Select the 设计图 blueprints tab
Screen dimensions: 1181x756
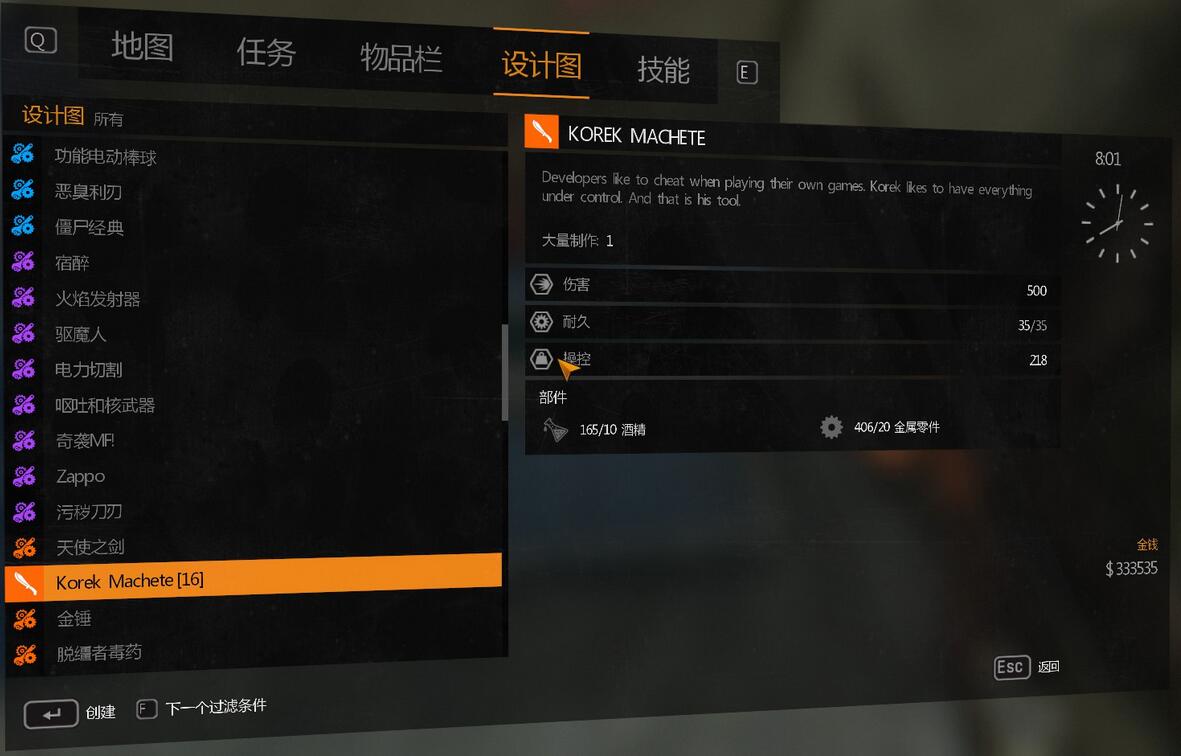pos(541,65)
